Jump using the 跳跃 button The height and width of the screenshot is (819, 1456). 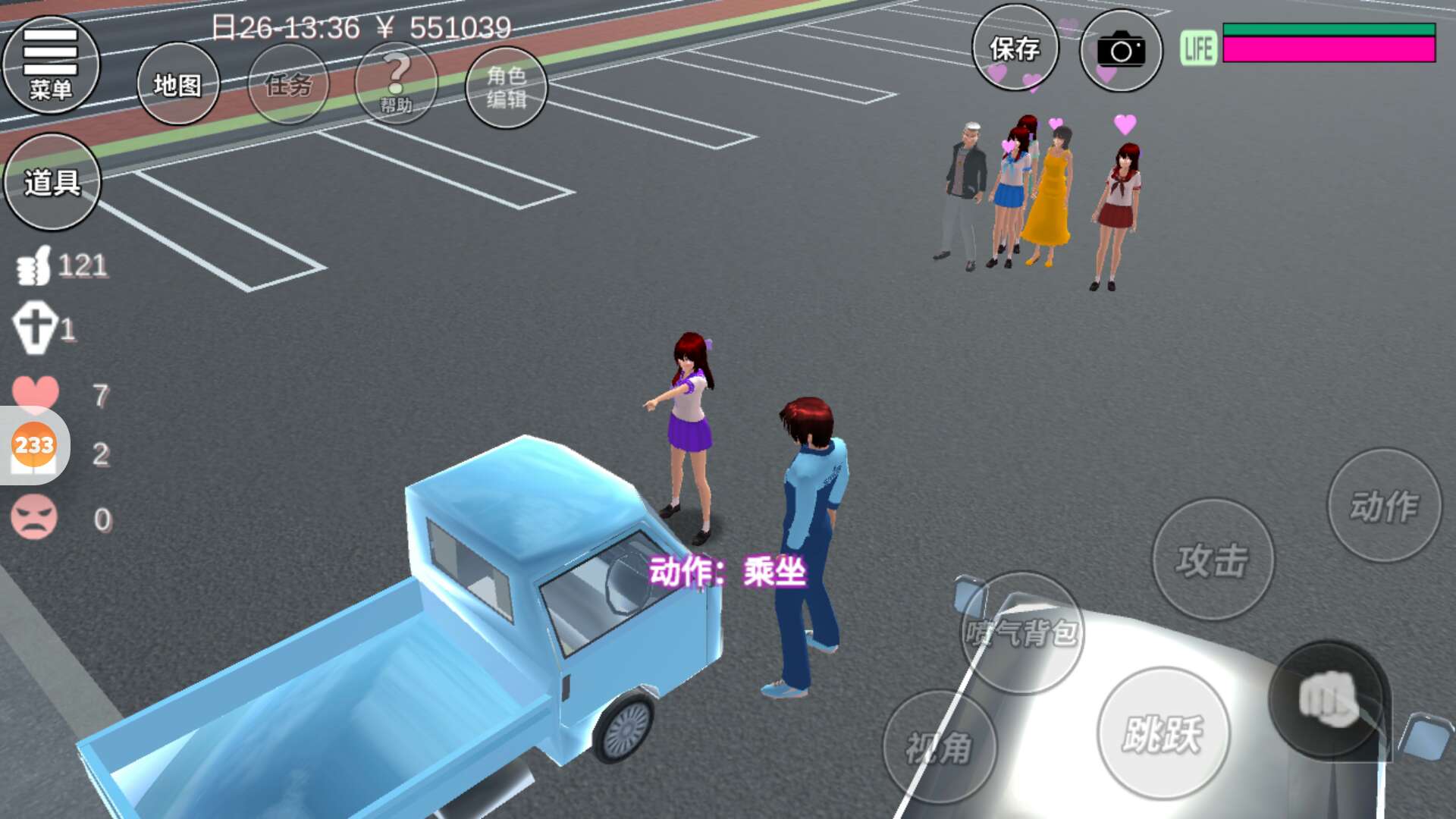click(x=1163, y=733)
